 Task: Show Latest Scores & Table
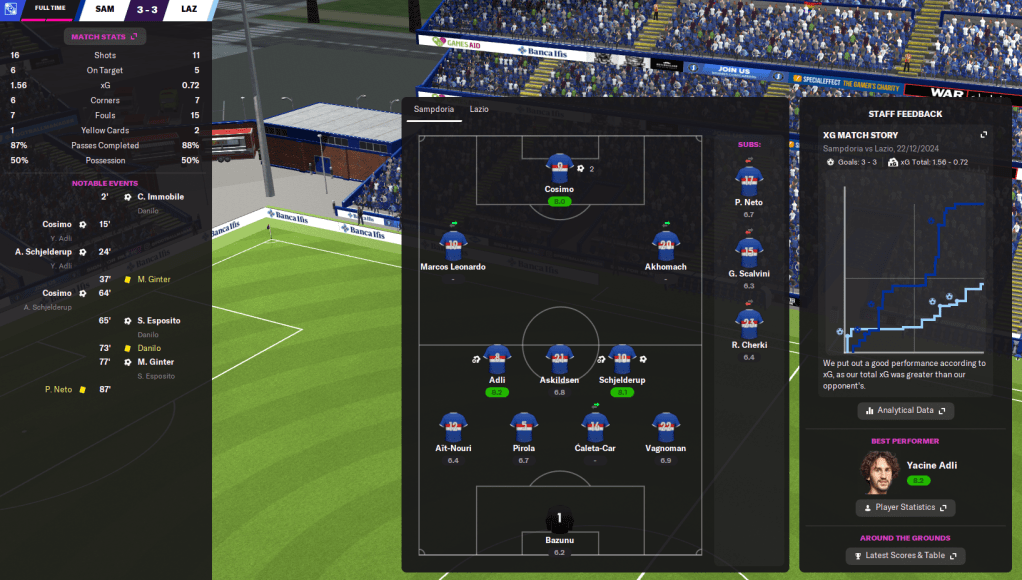pos(905,556)
